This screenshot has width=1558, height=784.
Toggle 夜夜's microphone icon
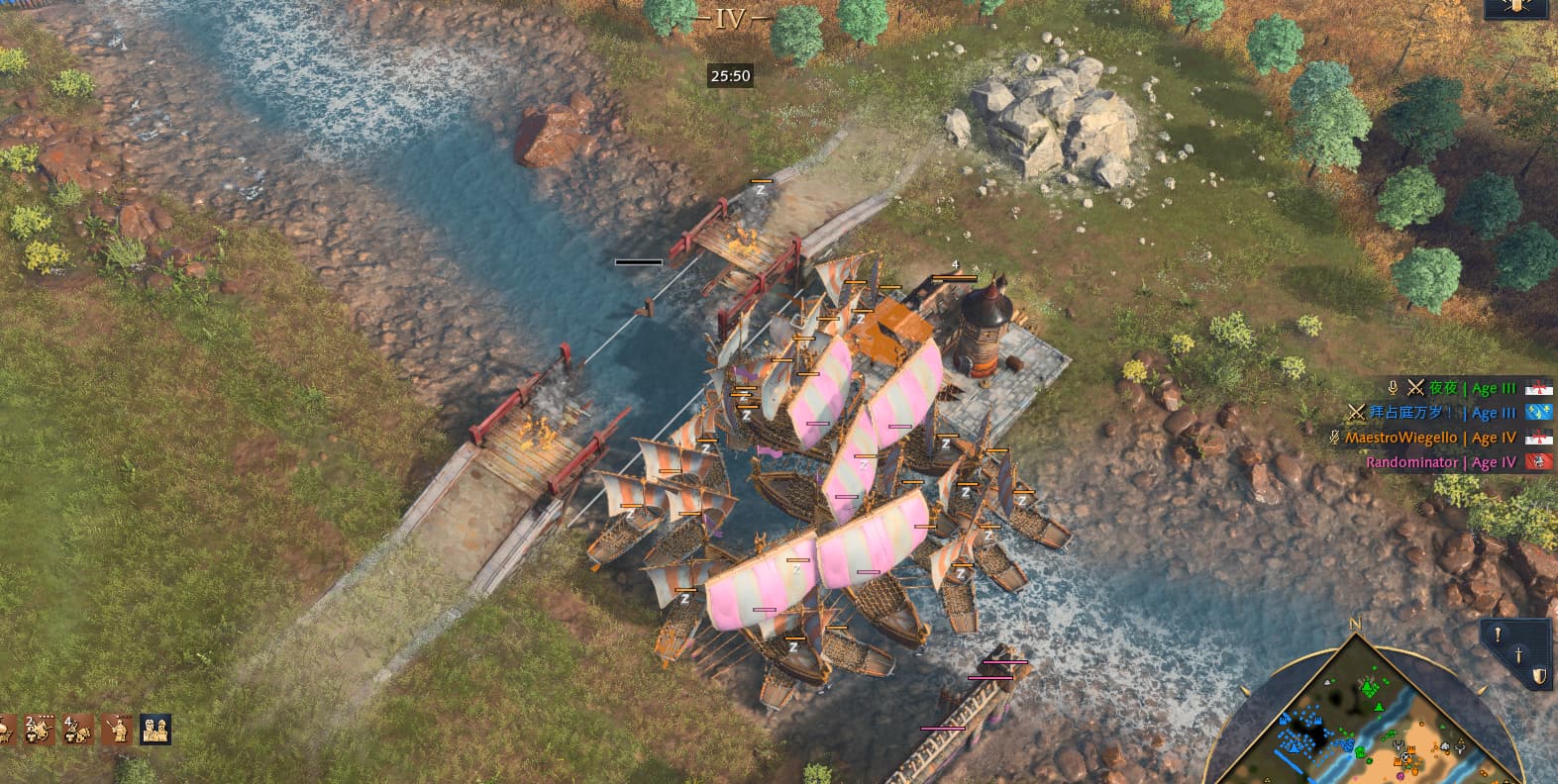tap(1394, 388)
